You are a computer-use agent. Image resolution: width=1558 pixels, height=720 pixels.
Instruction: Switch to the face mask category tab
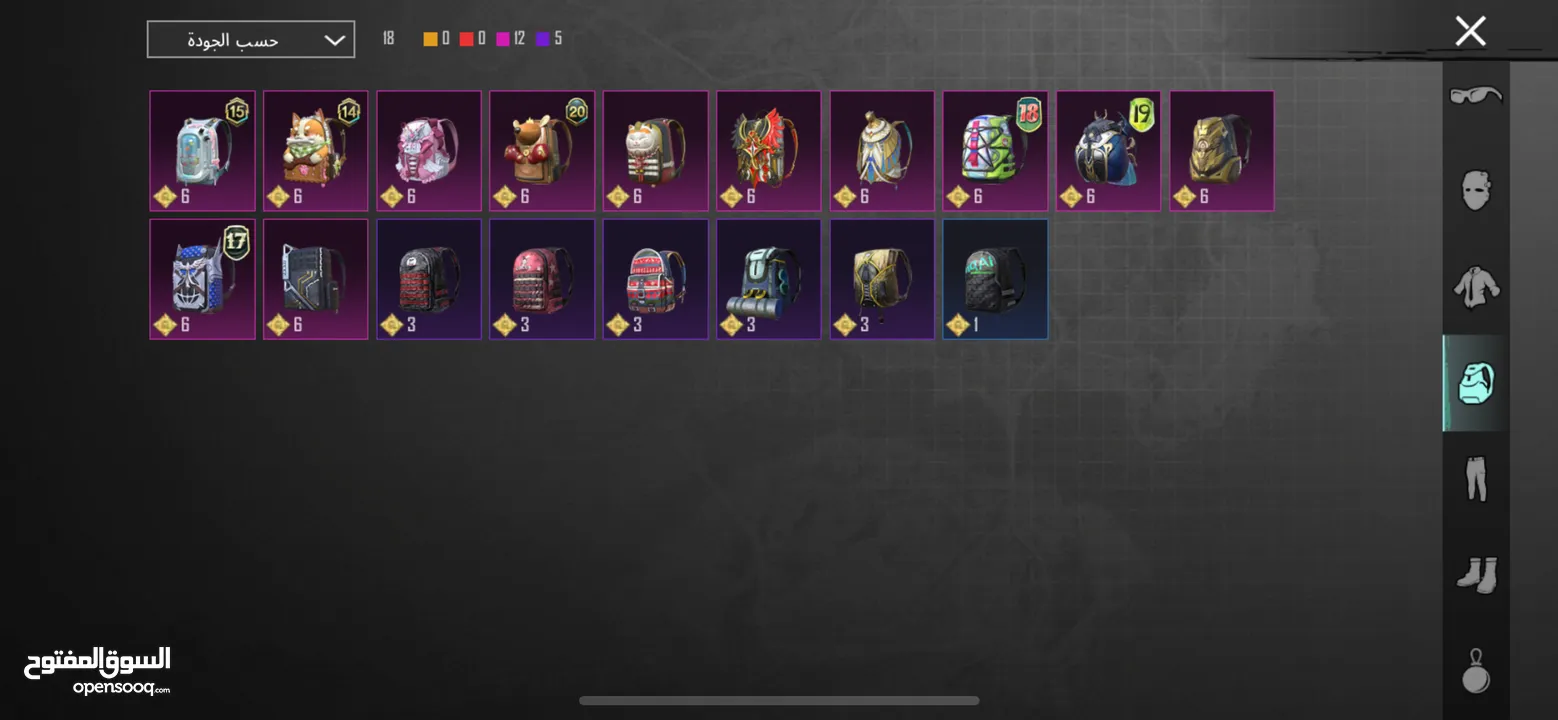tap(1476, 189)
